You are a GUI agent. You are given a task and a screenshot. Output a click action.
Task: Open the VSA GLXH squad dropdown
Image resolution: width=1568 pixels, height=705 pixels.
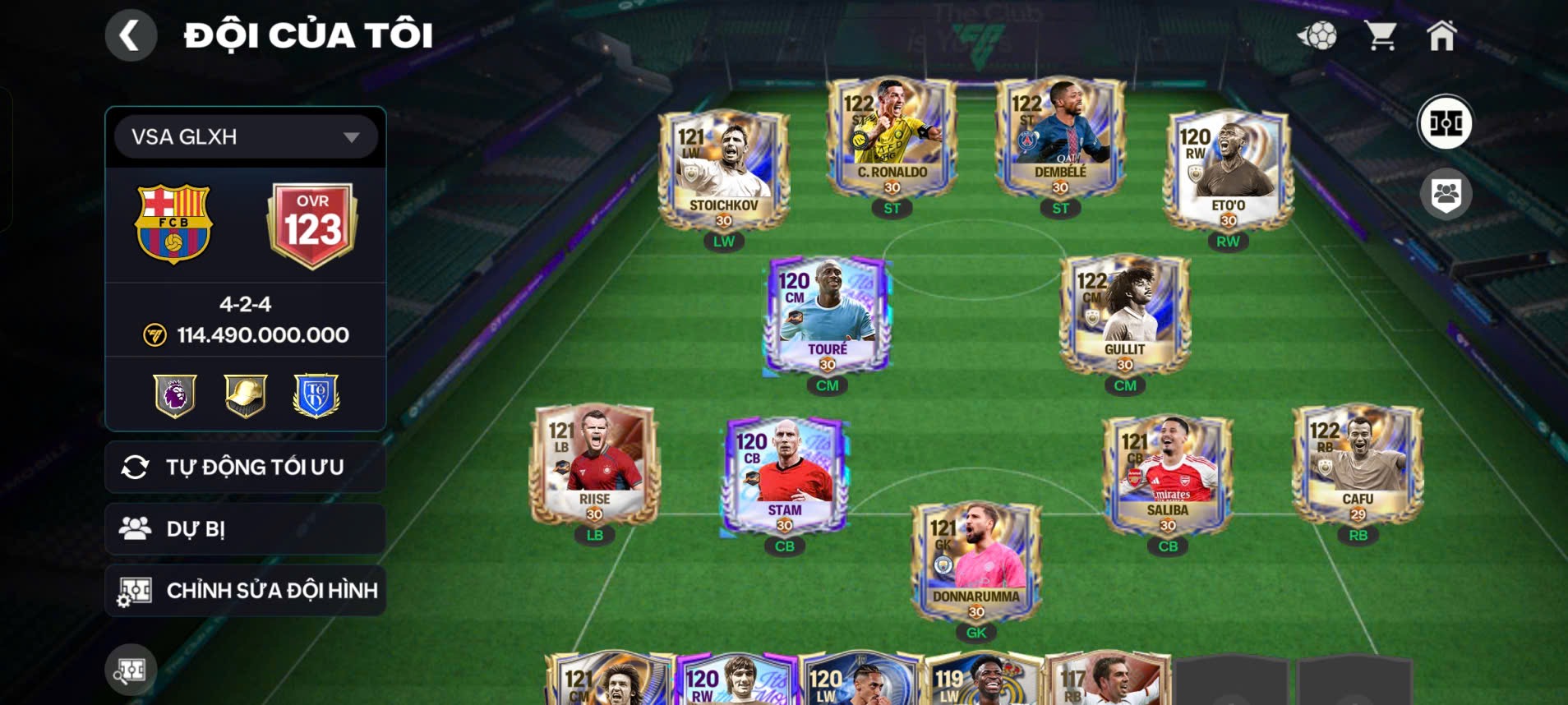245,136
